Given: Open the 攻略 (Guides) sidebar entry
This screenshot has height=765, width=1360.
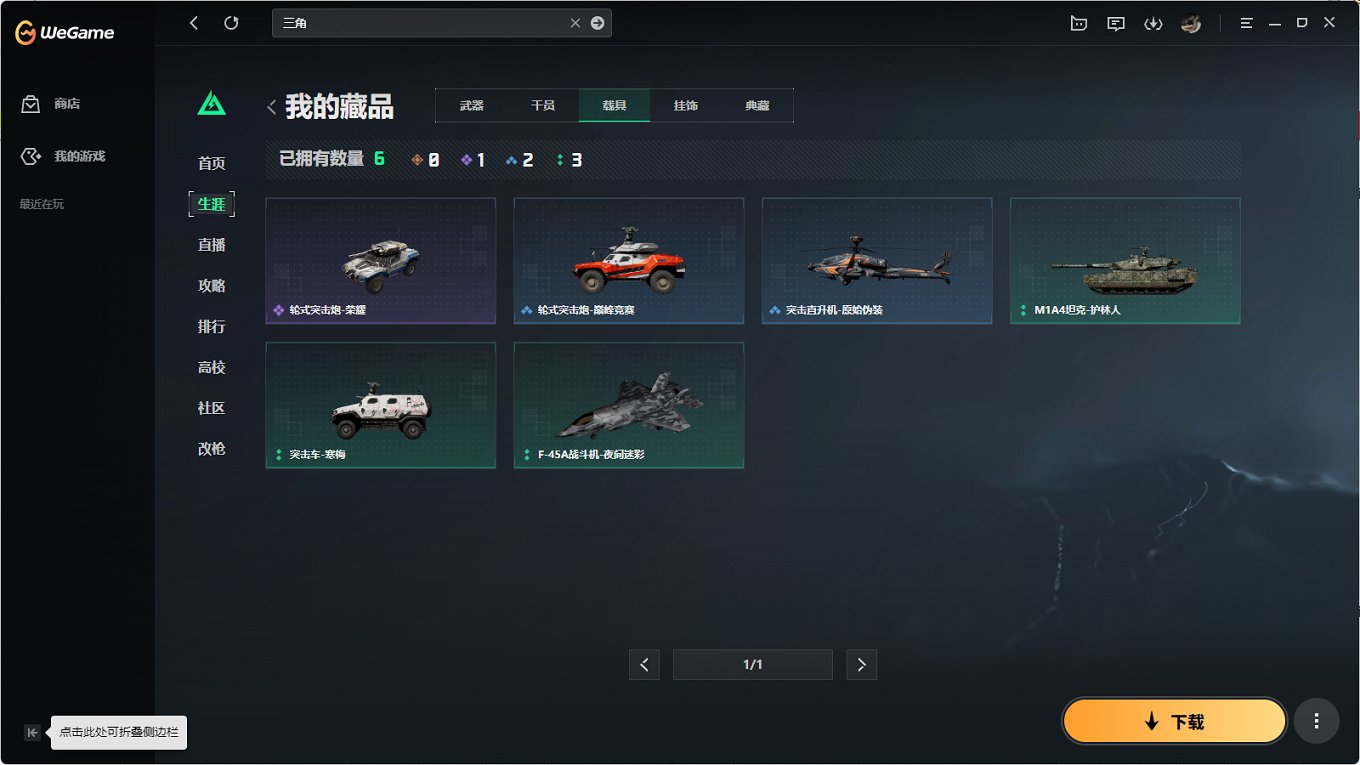Looking at the screenshot, I should [x=211, y=285].
